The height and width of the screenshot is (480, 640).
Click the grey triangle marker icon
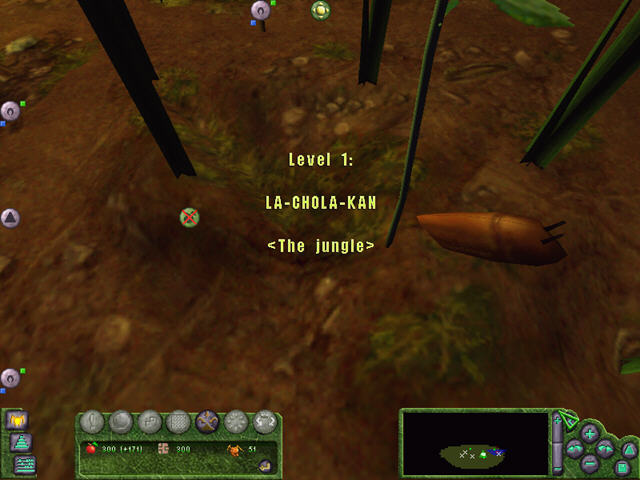click(x=10, y=217)
